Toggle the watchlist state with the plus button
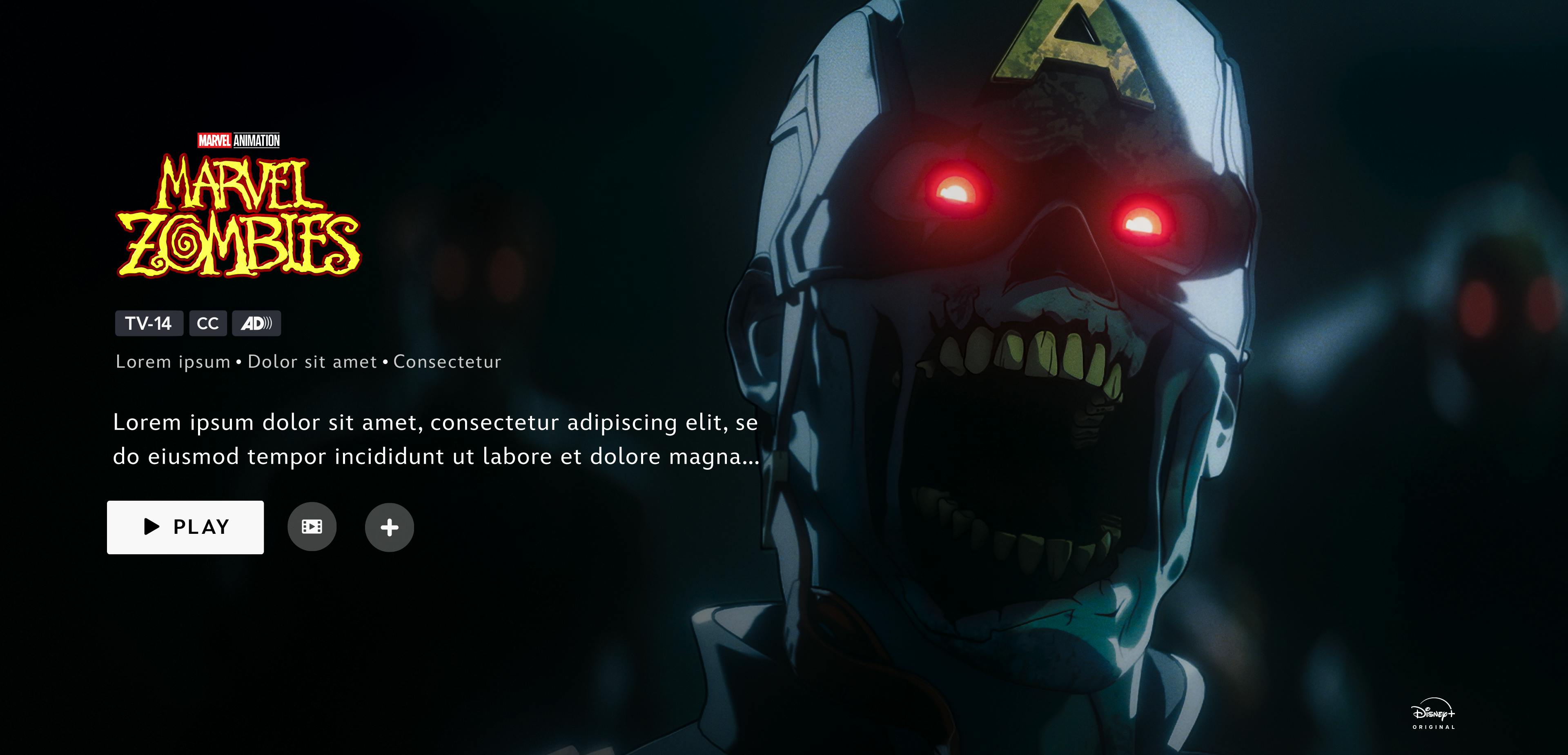1568x755 pixels. tap(390, 527)
